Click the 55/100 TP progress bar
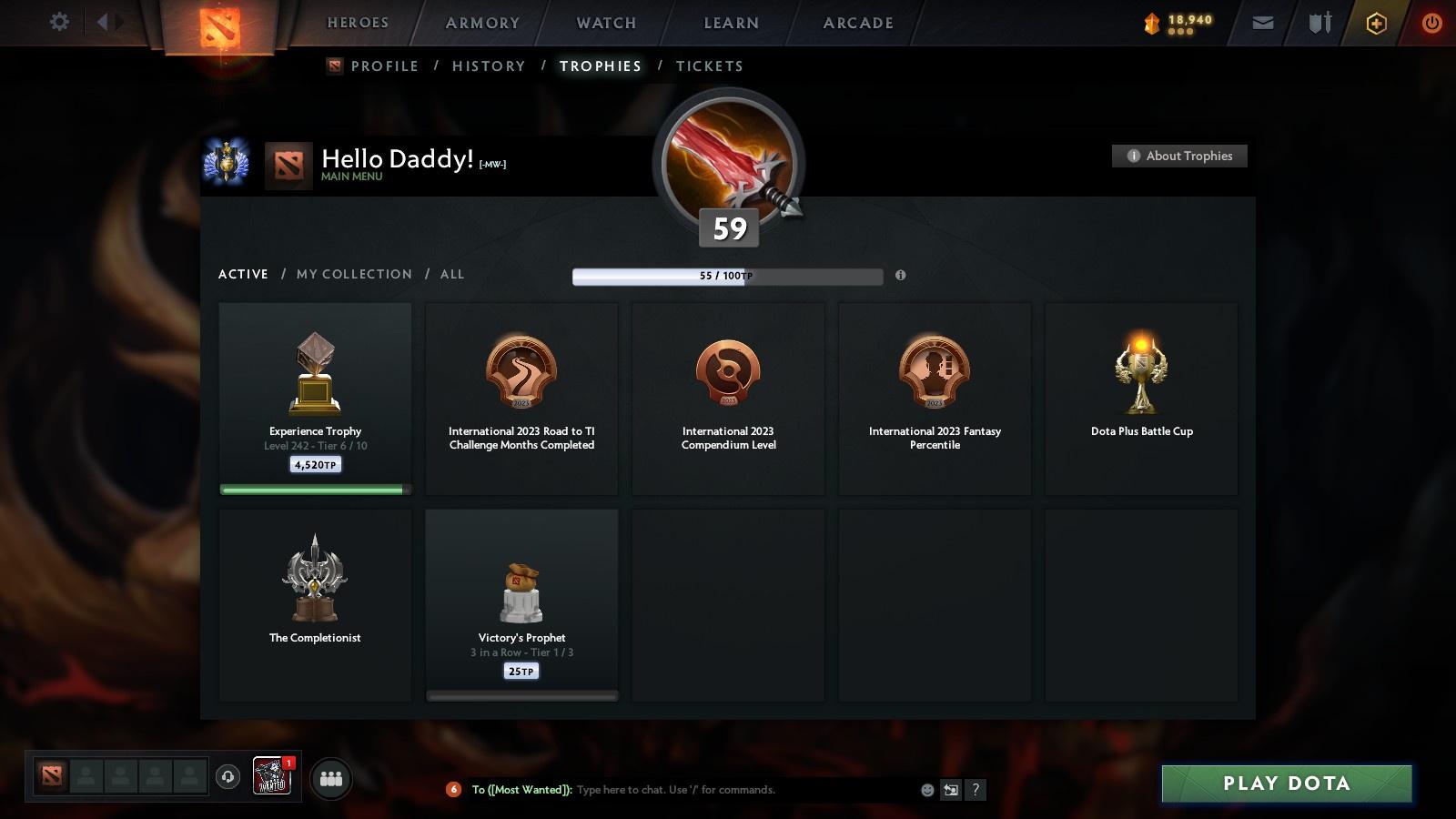 pos(726,277)
